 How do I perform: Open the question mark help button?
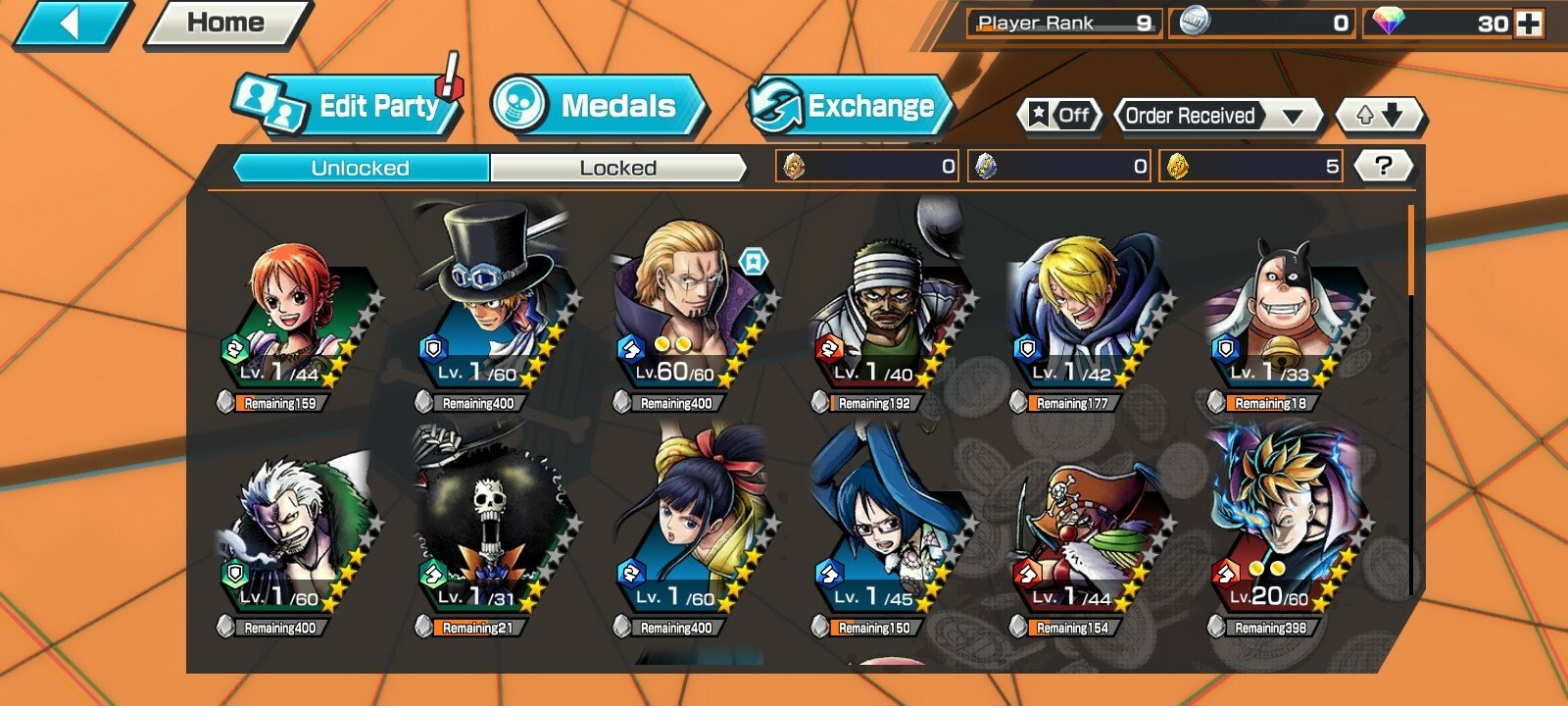(x=1383, y=166)
